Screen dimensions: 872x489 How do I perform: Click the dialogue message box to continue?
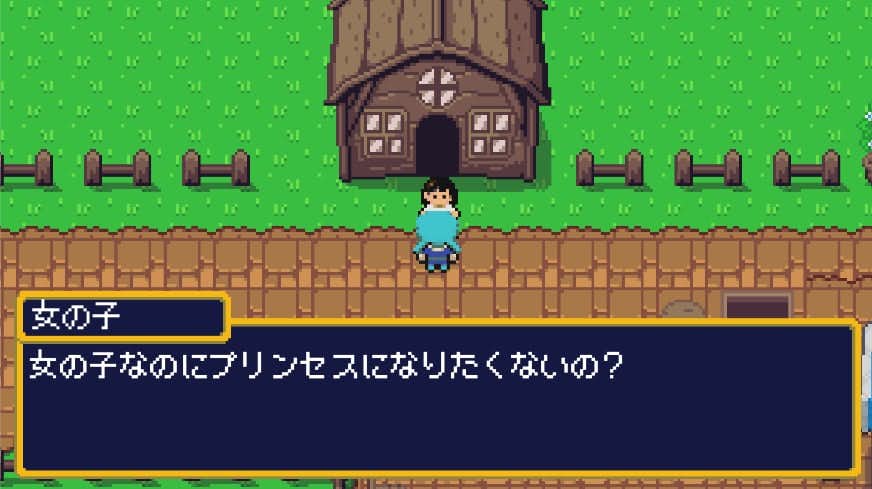point(438,400)
